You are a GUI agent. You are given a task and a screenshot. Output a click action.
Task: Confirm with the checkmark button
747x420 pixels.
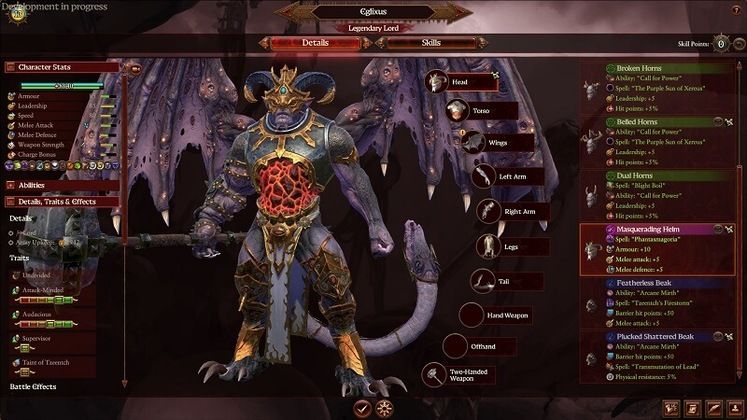[x=362, y=407]
